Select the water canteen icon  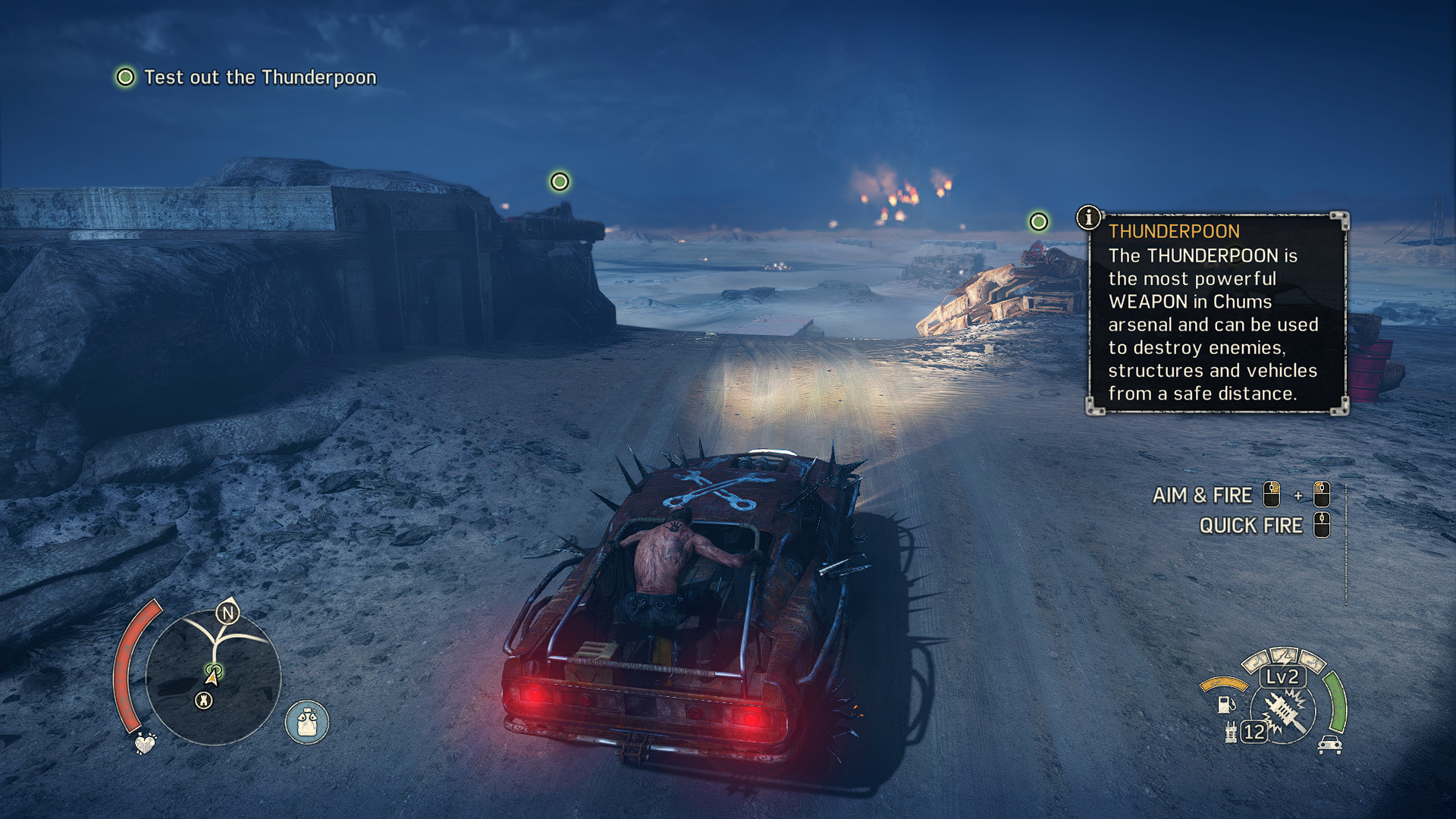click(306, 722)
